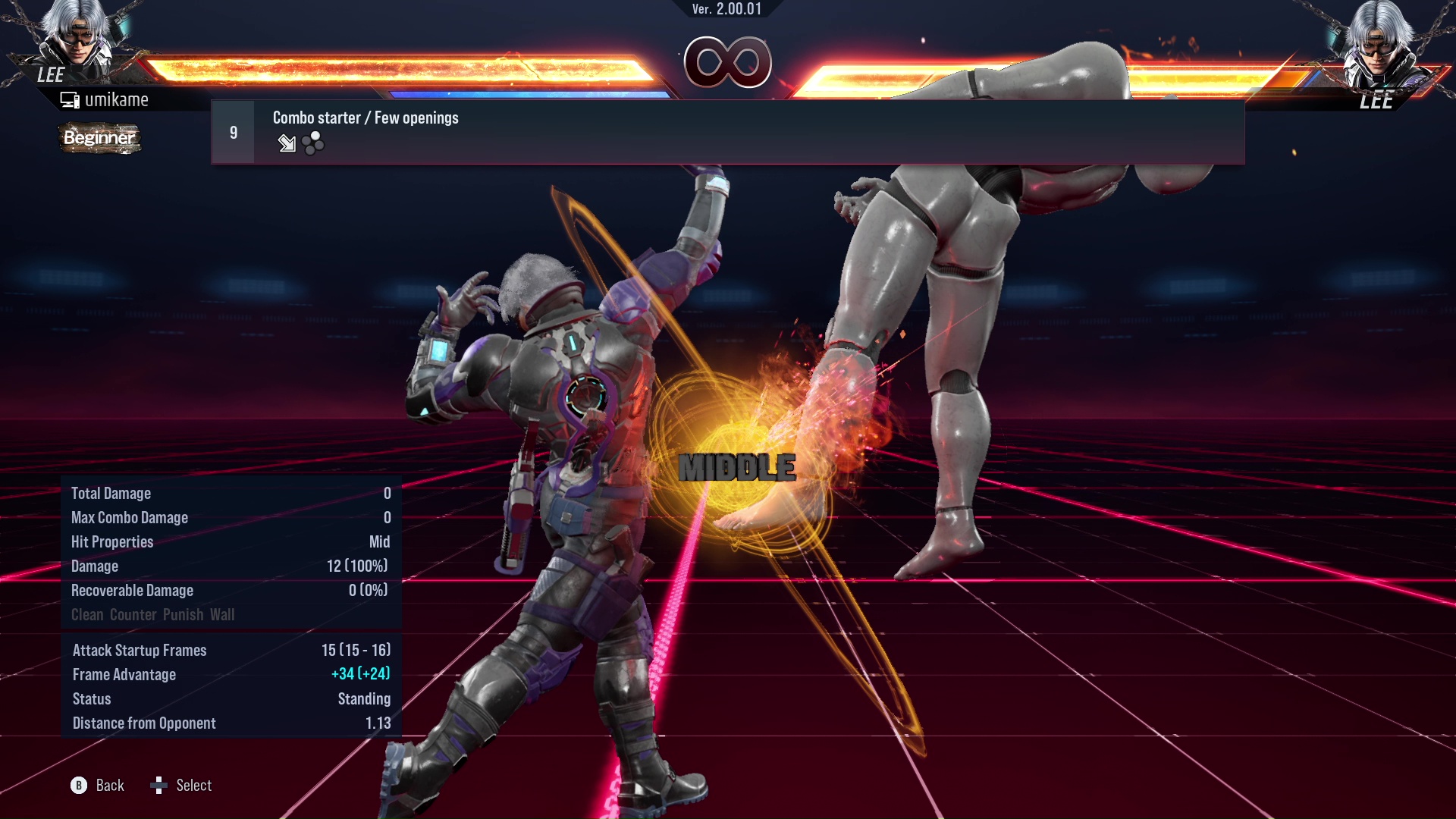1456x819 pixels.
Task: Click the down-forward input arrow icon
Action: (x=287, y=144)
